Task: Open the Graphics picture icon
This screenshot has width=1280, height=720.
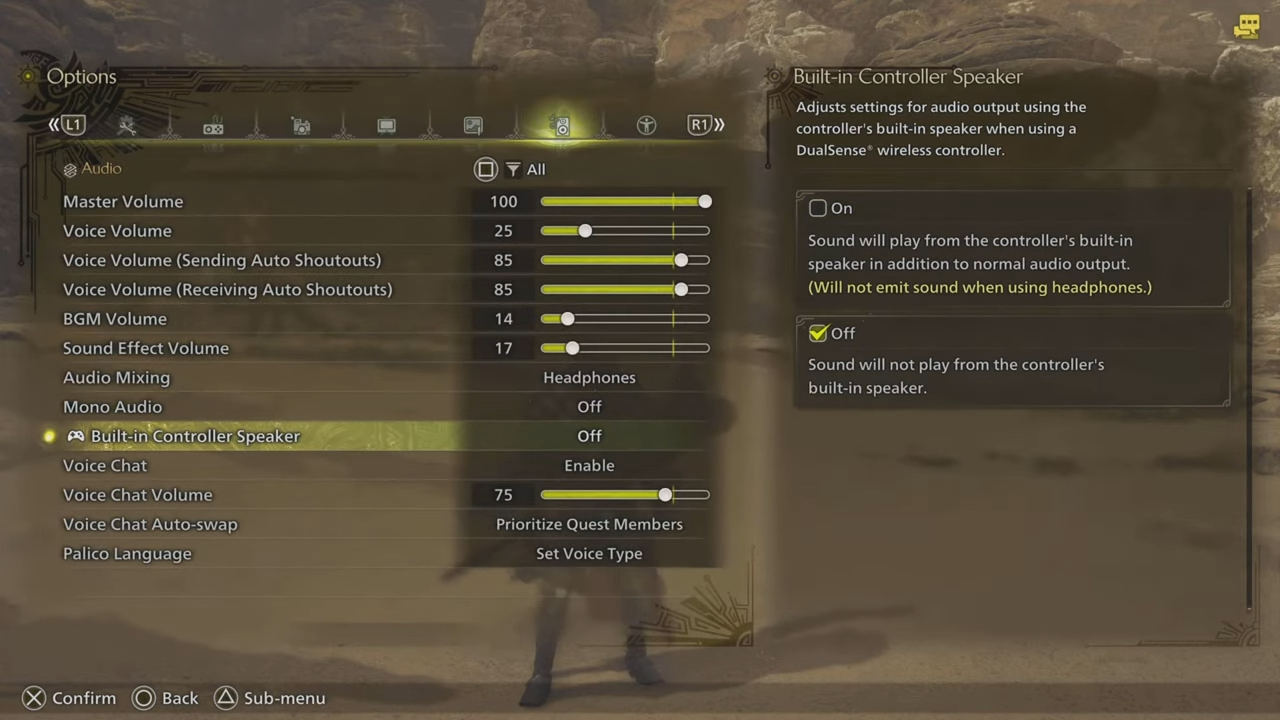Action: click(x=473, y=125)
